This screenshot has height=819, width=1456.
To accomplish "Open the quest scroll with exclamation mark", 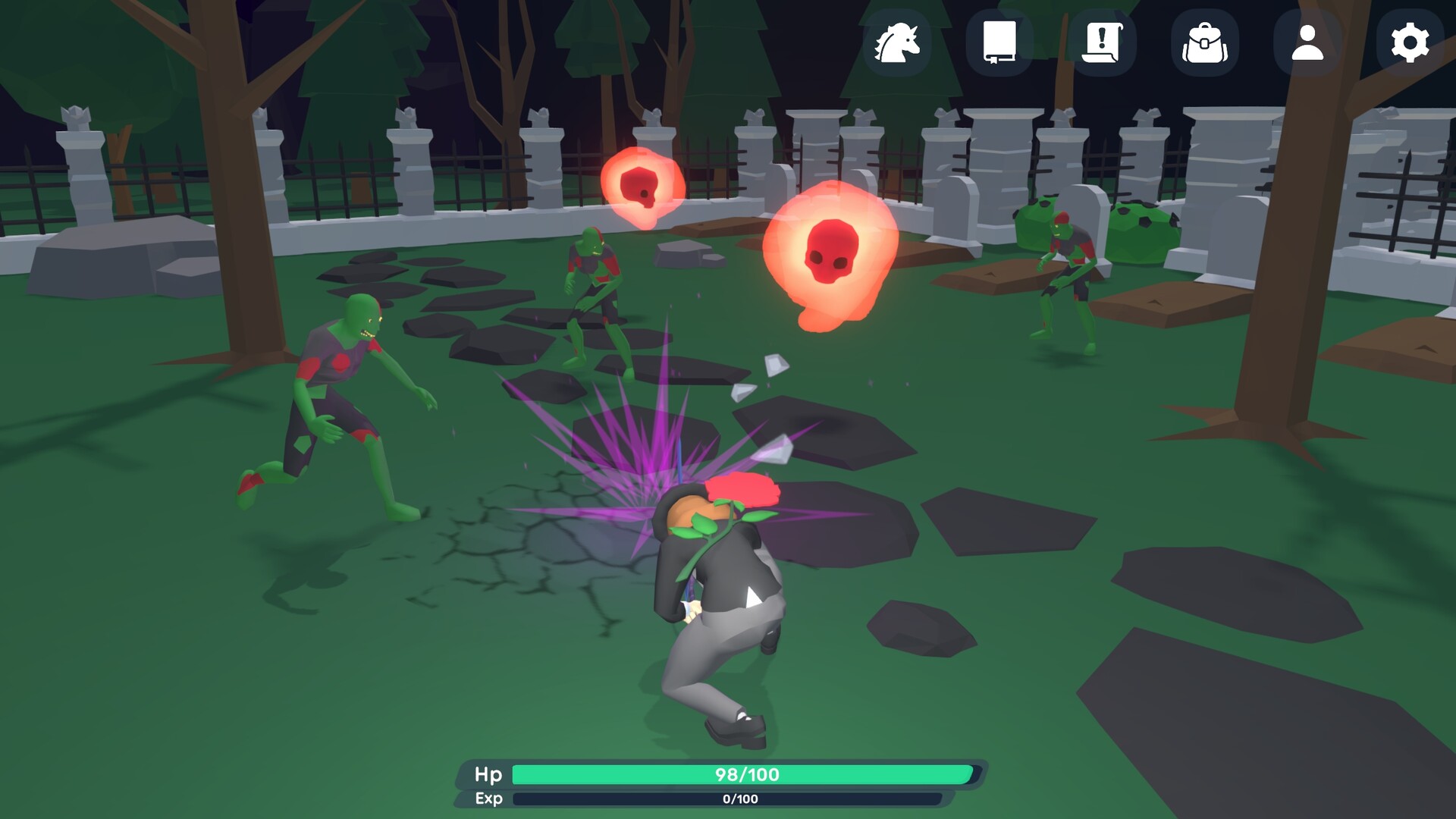I will [x=1103, y=43].
